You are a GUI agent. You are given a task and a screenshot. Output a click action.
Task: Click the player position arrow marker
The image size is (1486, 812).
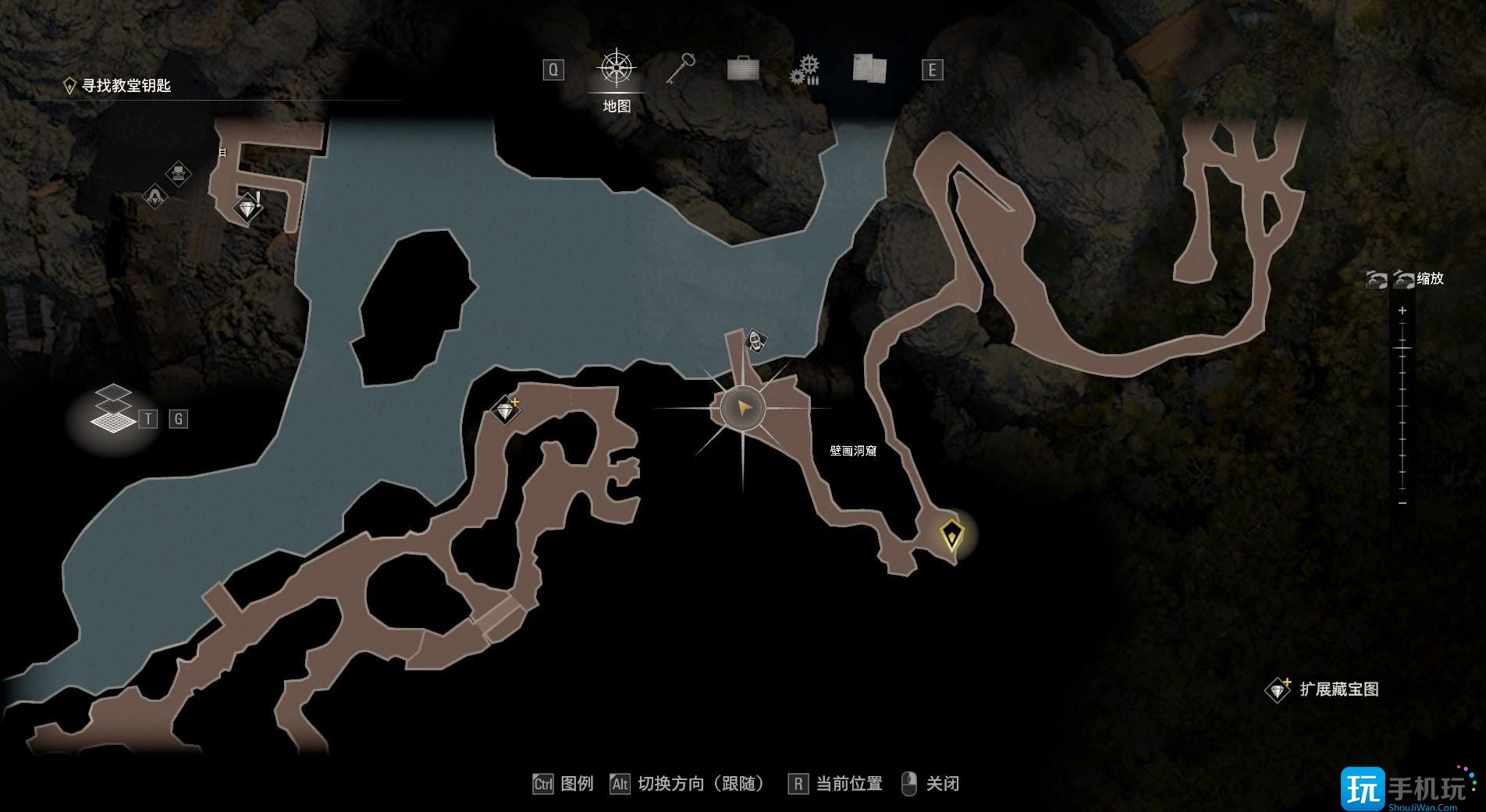[x=742, y=408]
